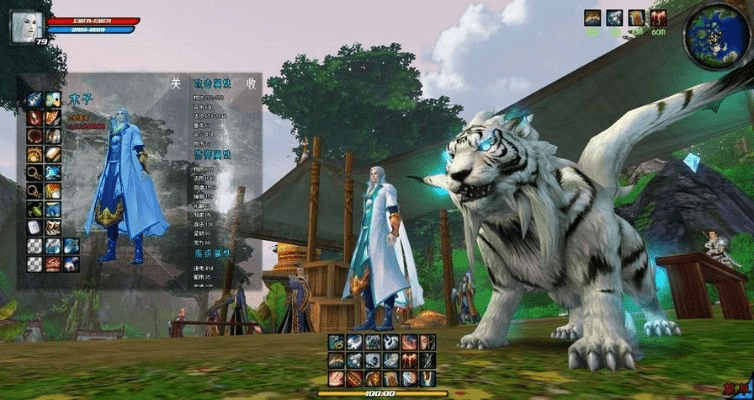754x400 pixels.
Task: Select the green gourd equipment slot
Action: (x=35, y=209)
